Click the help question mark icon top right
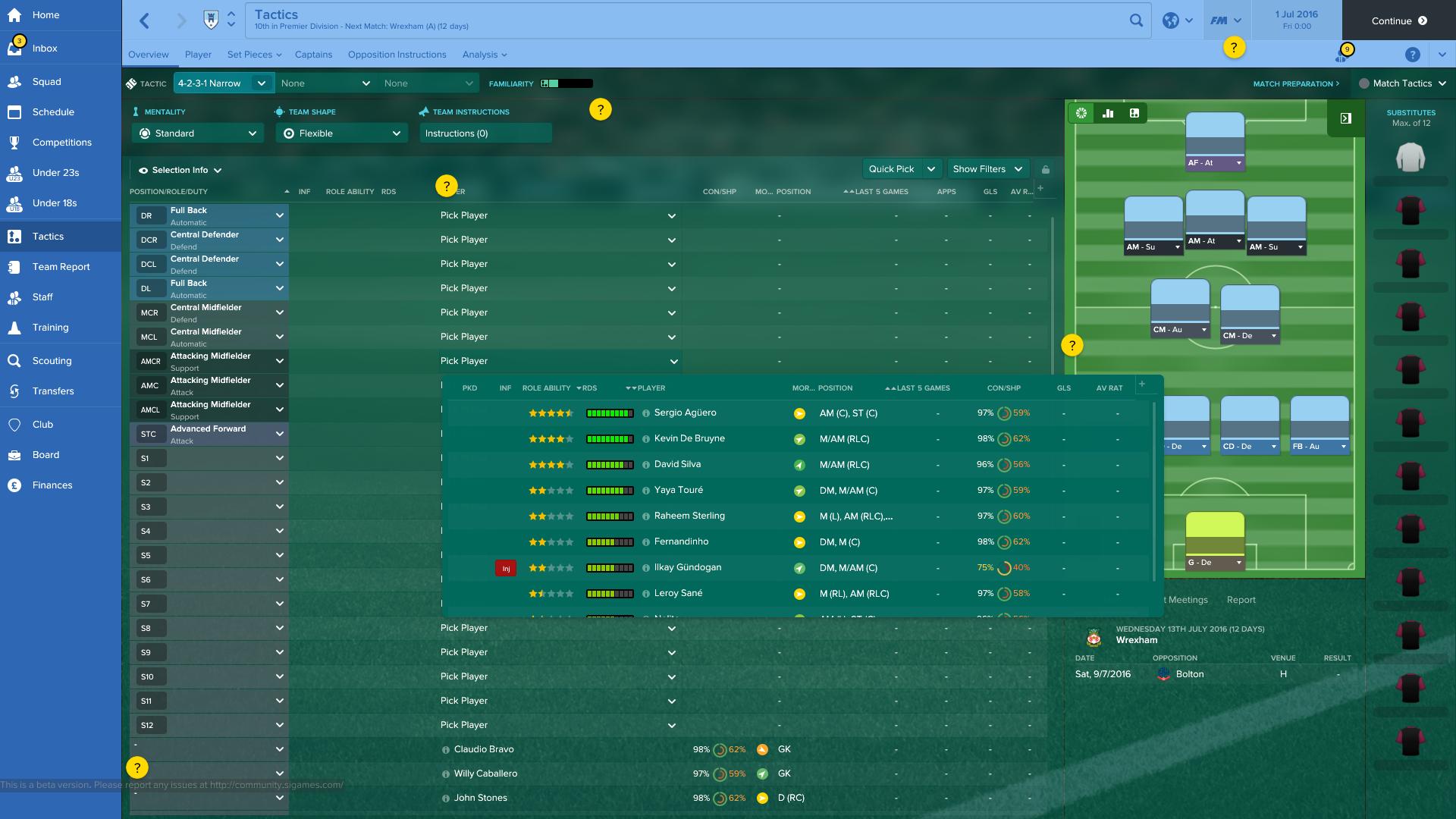 click(x=1412, y=54)
